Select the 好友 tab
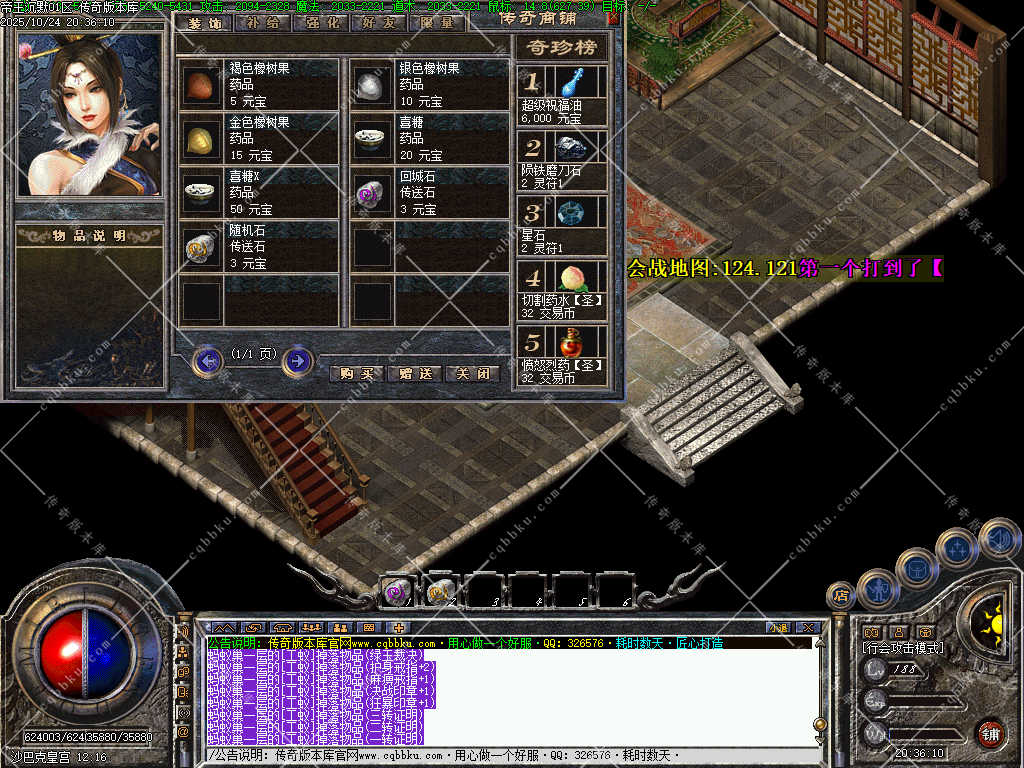This screenshot has height=768, width=1024. (x=375, y=22)
